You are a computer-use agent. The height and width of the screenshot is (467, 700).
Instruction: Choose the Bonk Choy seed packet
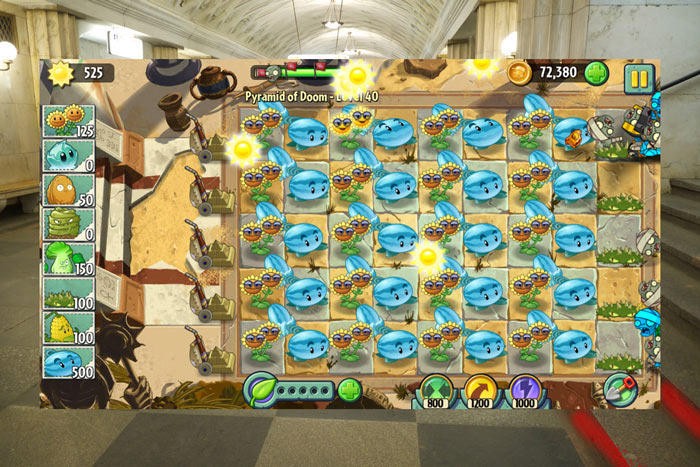click(68, 257)
